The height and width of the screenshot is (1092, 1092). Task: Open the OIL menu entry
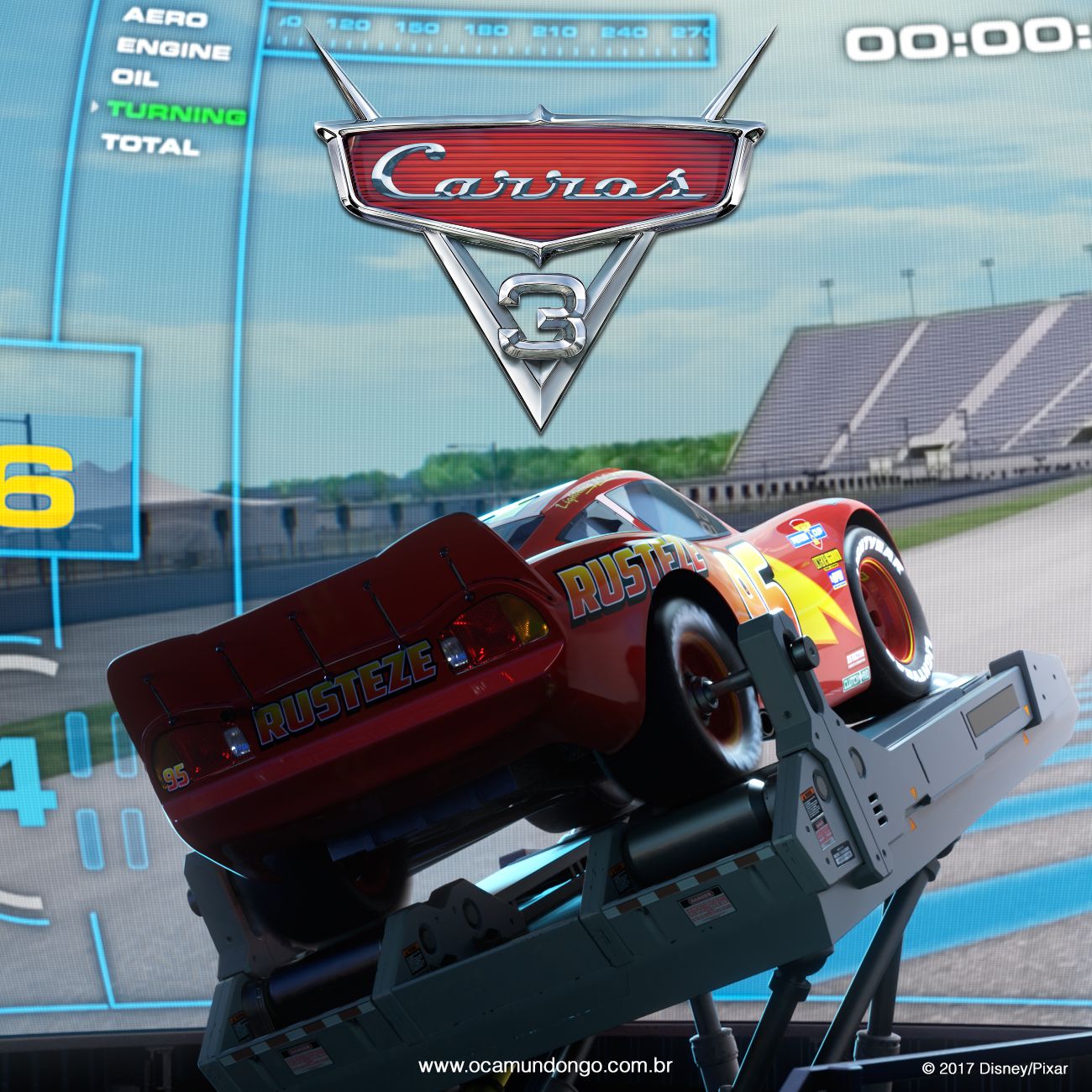coord(134,78)
